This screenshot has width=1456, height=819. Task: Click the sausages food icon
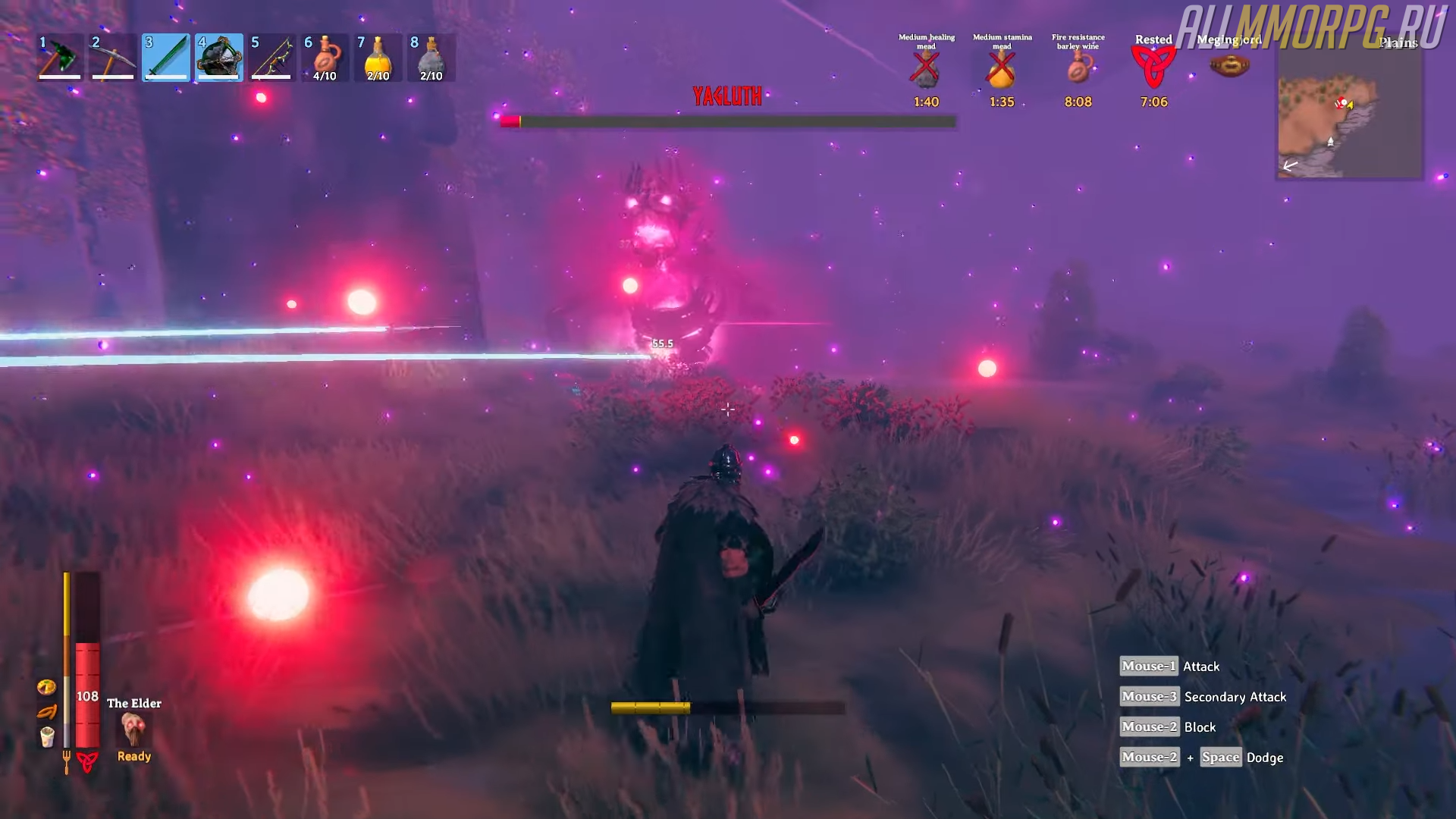46,712
